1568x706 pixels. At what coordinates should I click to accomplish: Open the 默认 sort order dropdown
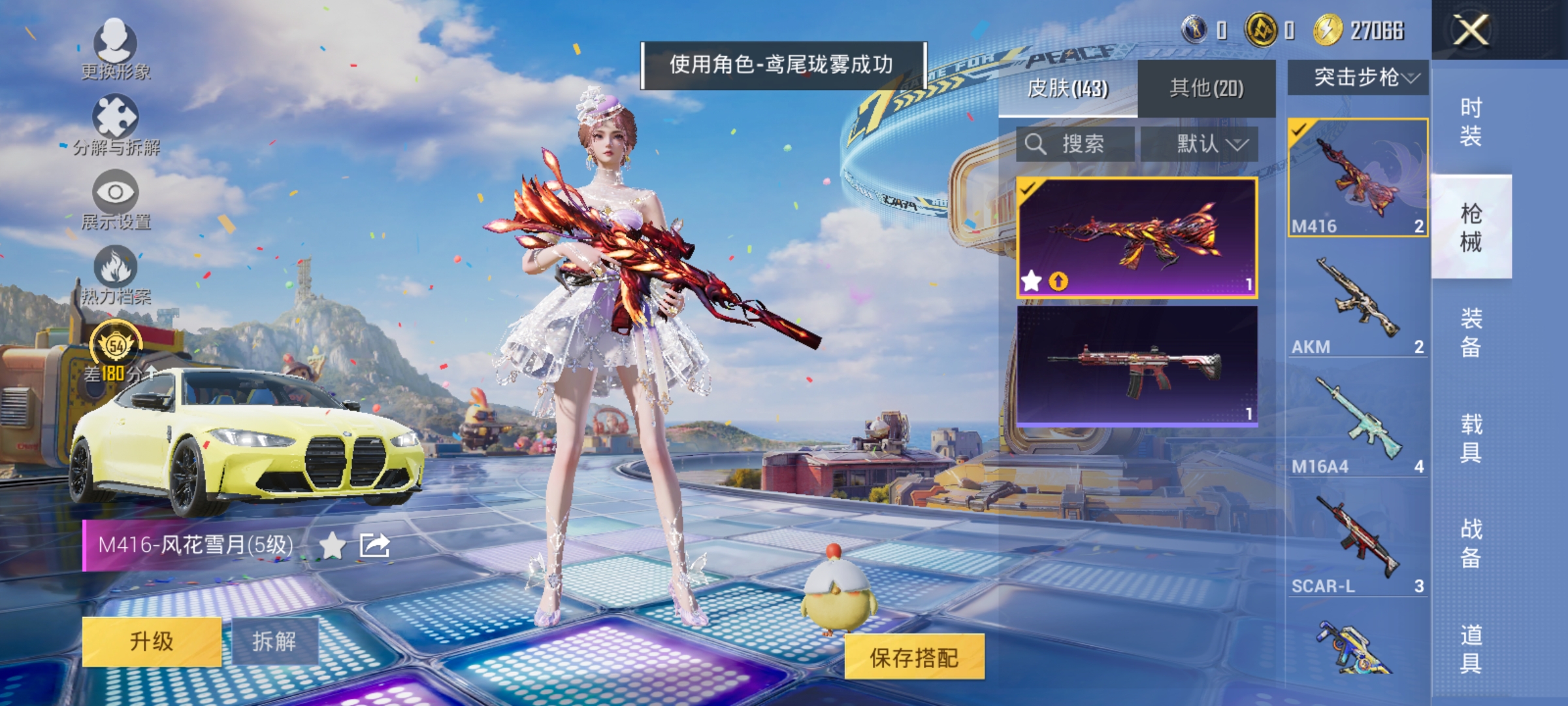1212,144
